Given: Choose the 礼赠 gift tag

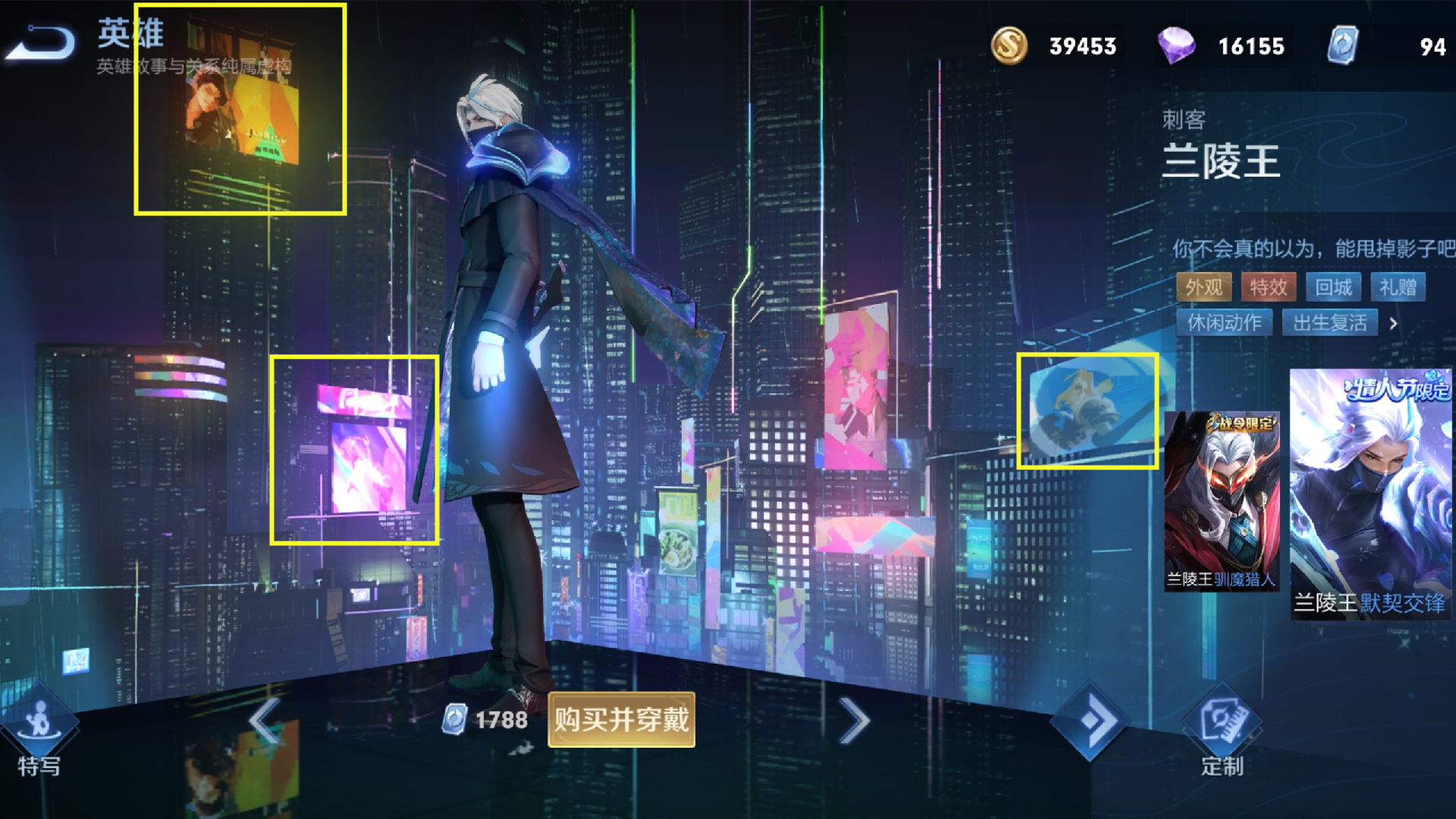Looking at the screenshot, I should 1398,287.
